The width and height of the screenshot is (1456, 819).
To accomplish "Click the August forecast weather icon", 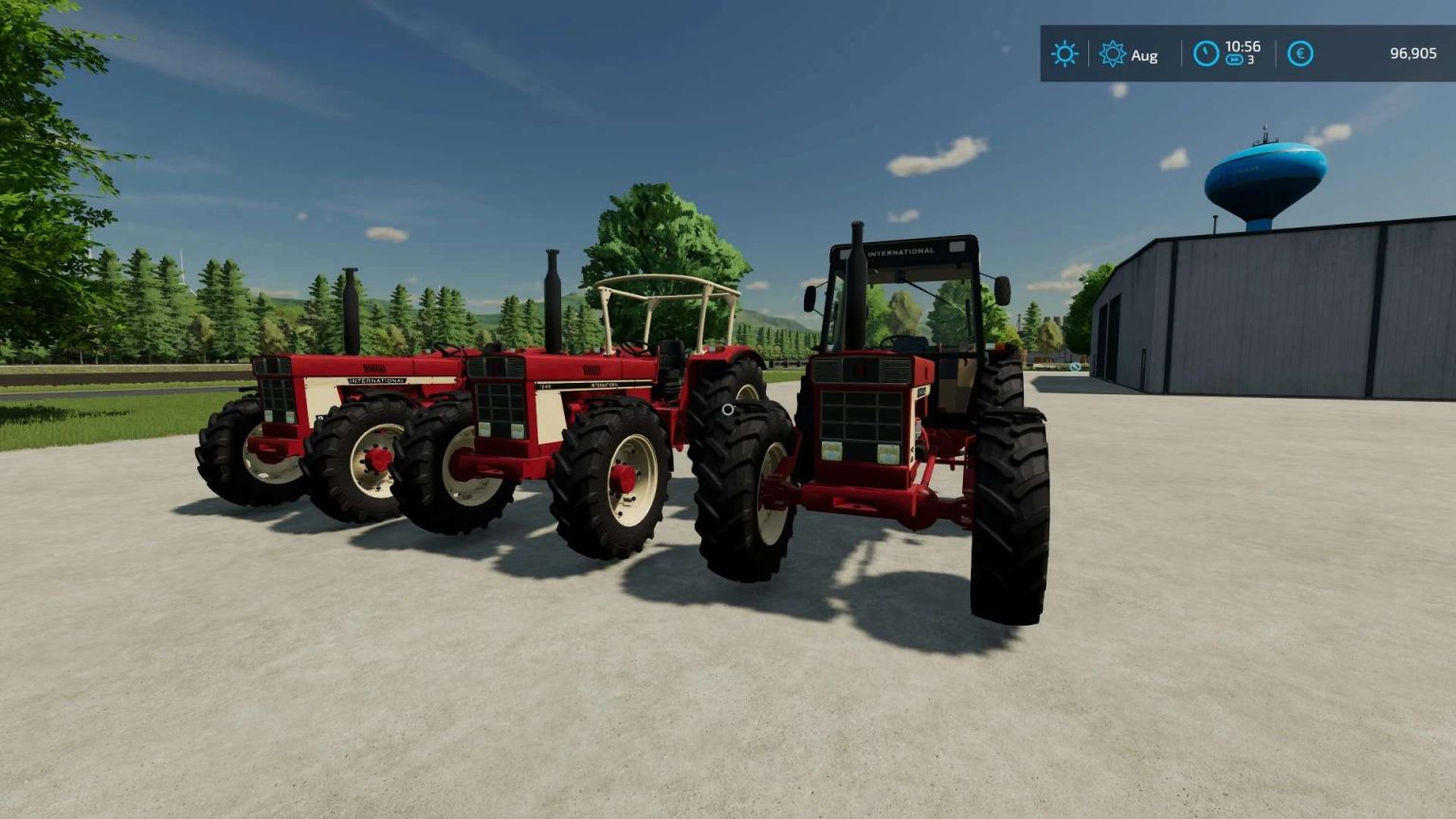I will tap(1113, 53).
